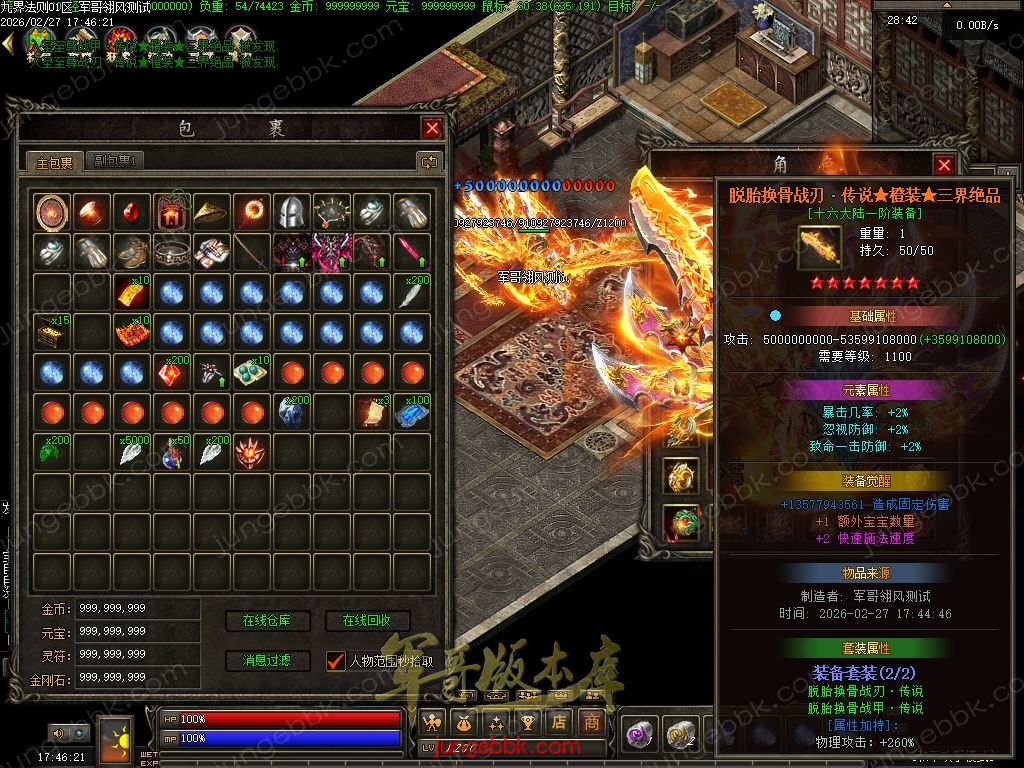Open the 商 shop button
Screen dimensions: 1024x768
coord(592,722)
